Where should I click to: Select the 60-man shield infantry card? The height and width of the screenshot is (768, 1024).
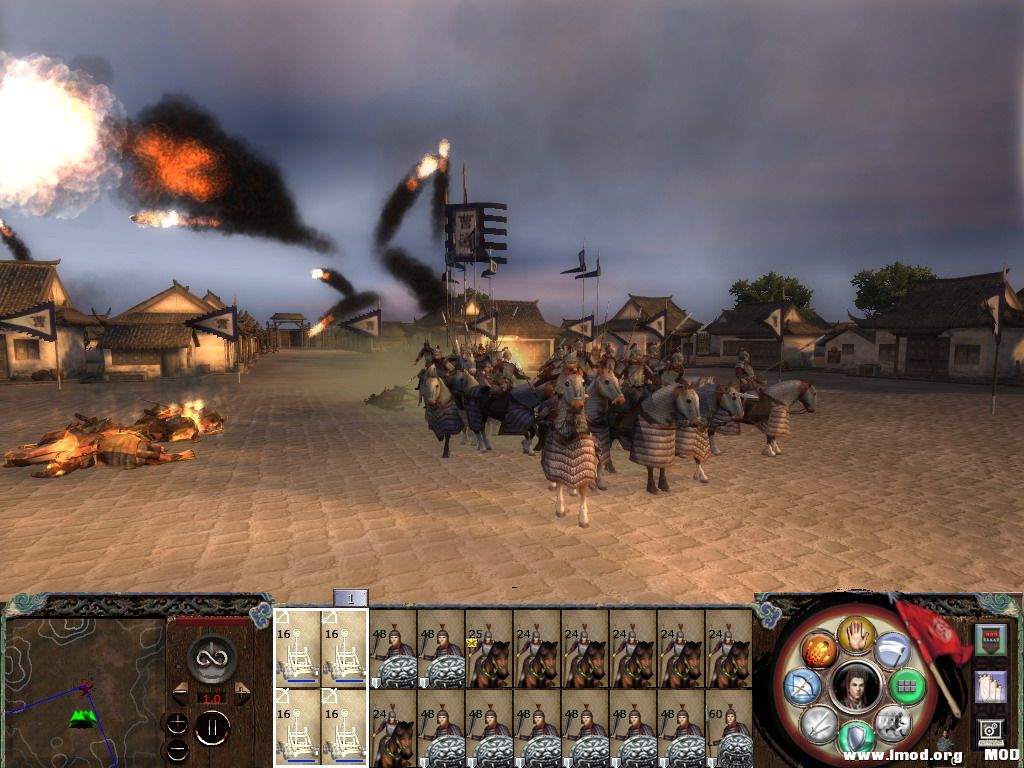coord(728,728)
